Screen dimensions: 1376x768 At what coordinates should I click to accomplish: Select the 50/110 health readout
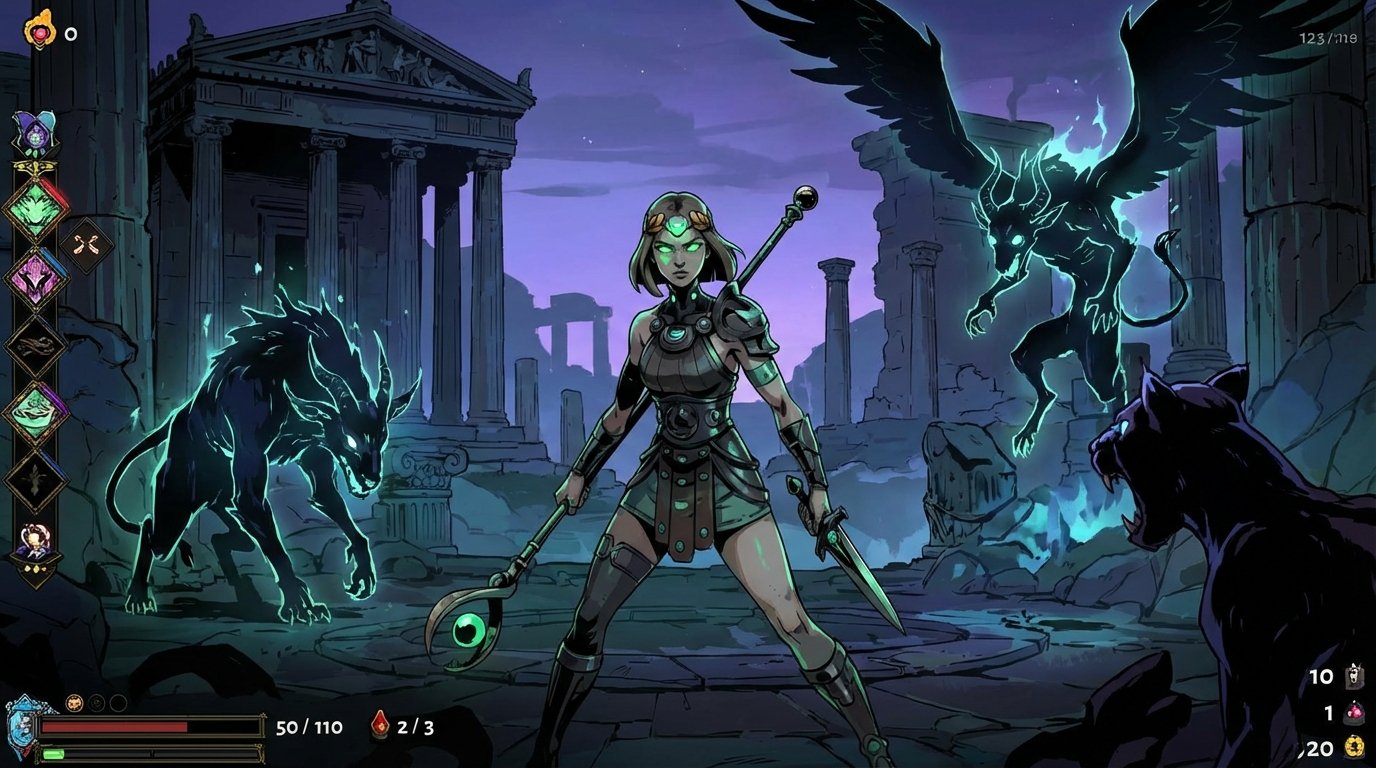tap(308, 725)
